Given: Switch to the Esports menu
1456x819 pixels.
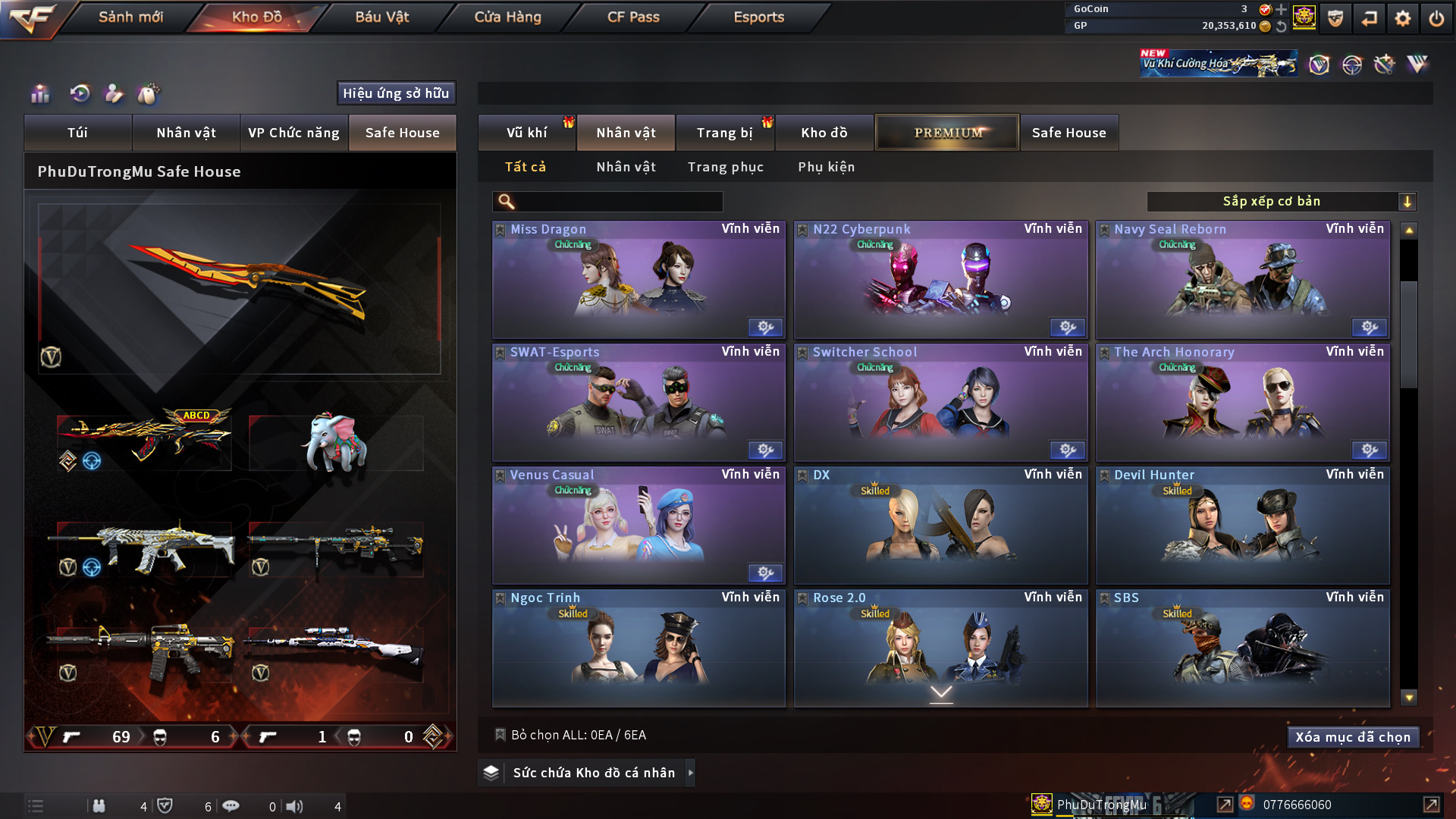Looking at the screenshot, I should [x=758, y=17].
